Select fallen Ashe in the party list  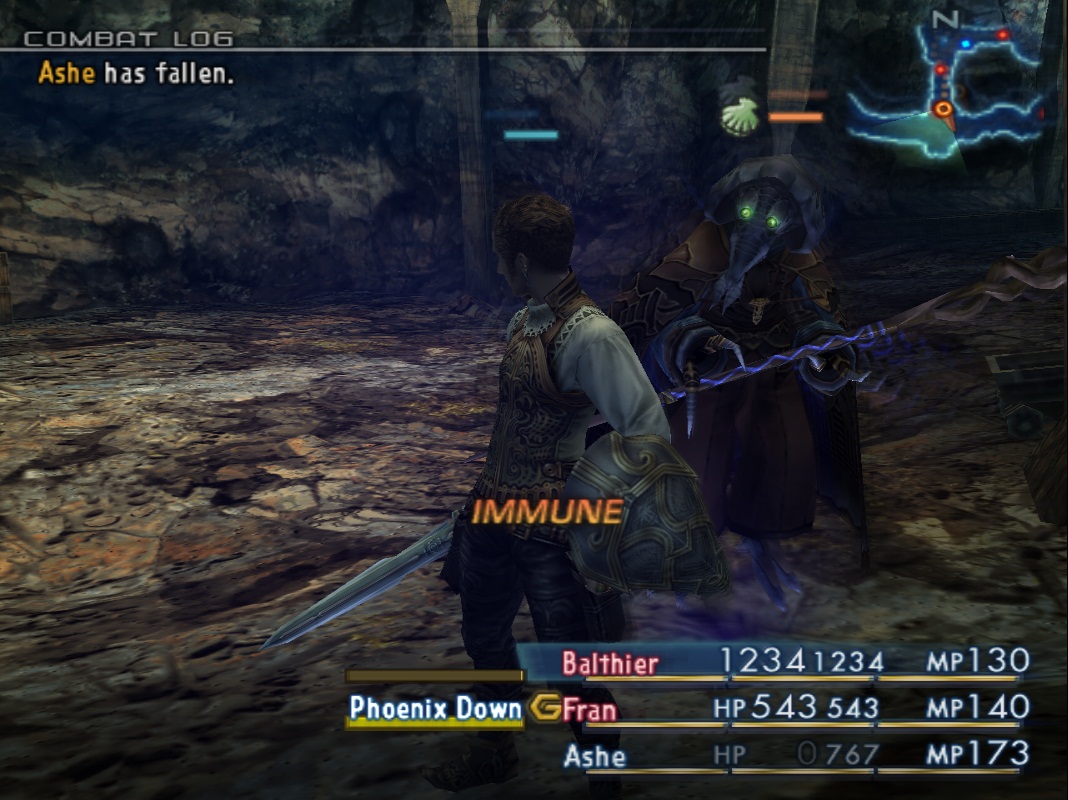(594, 755)
